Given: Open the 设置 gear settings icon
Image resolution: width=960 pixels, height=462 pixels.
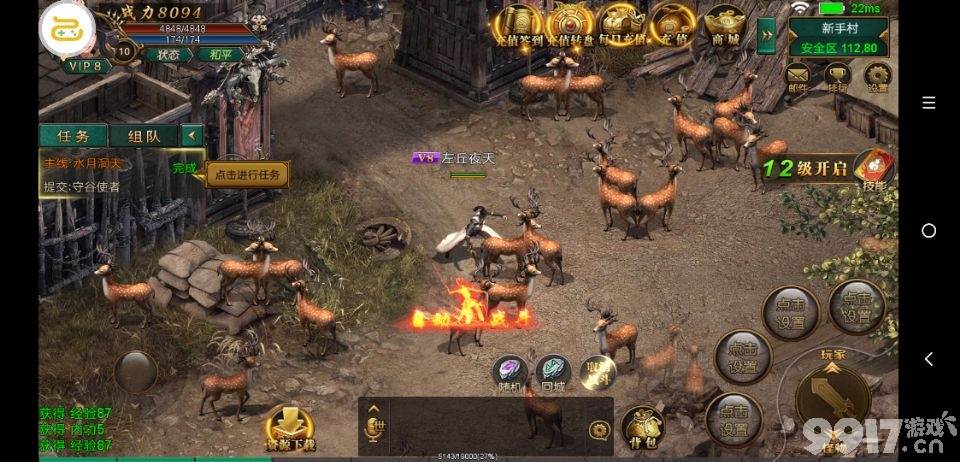Looking at the screenshot, I should coord(877,76).
